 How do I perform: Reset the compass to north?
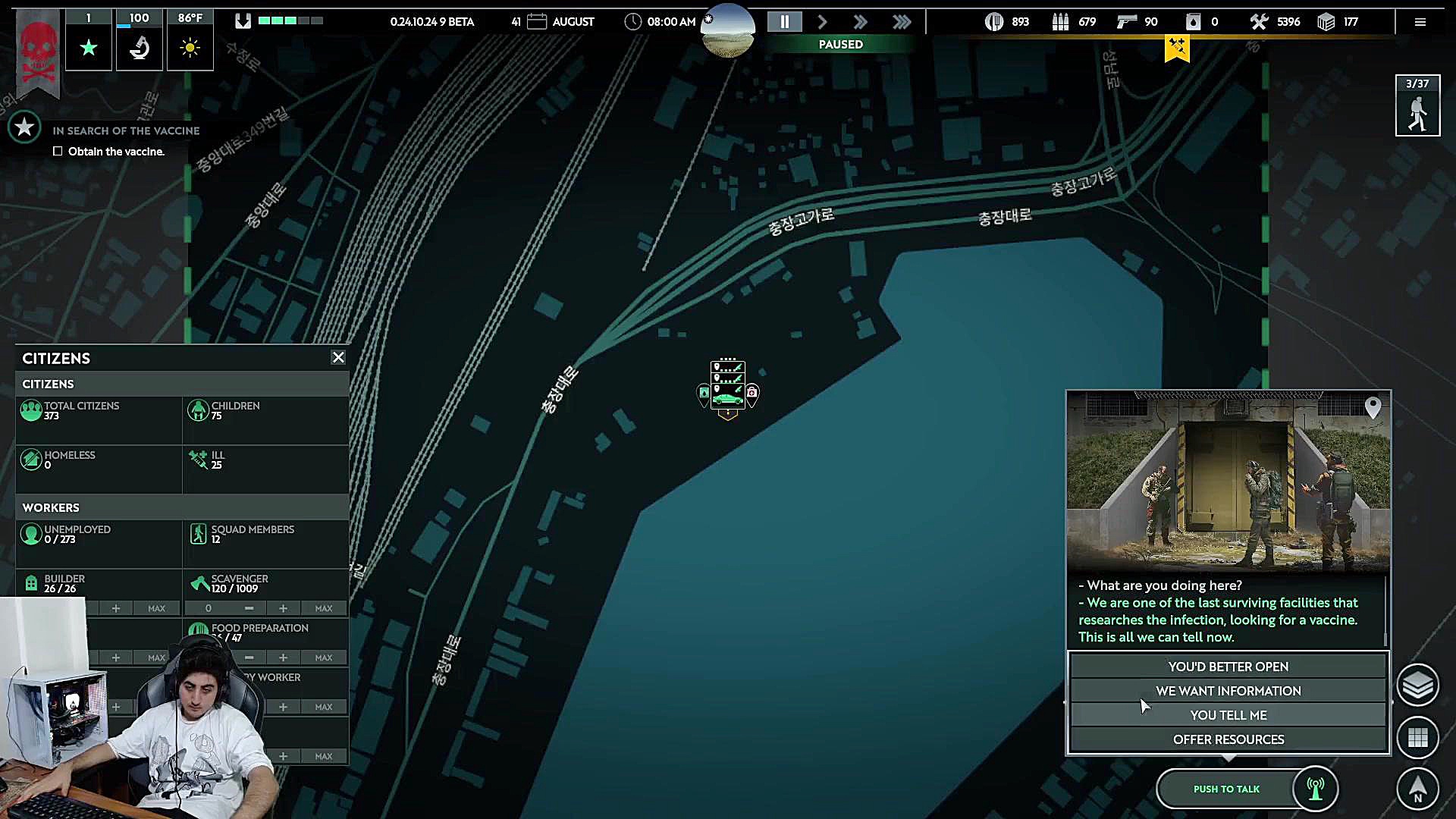(1417, 789)
